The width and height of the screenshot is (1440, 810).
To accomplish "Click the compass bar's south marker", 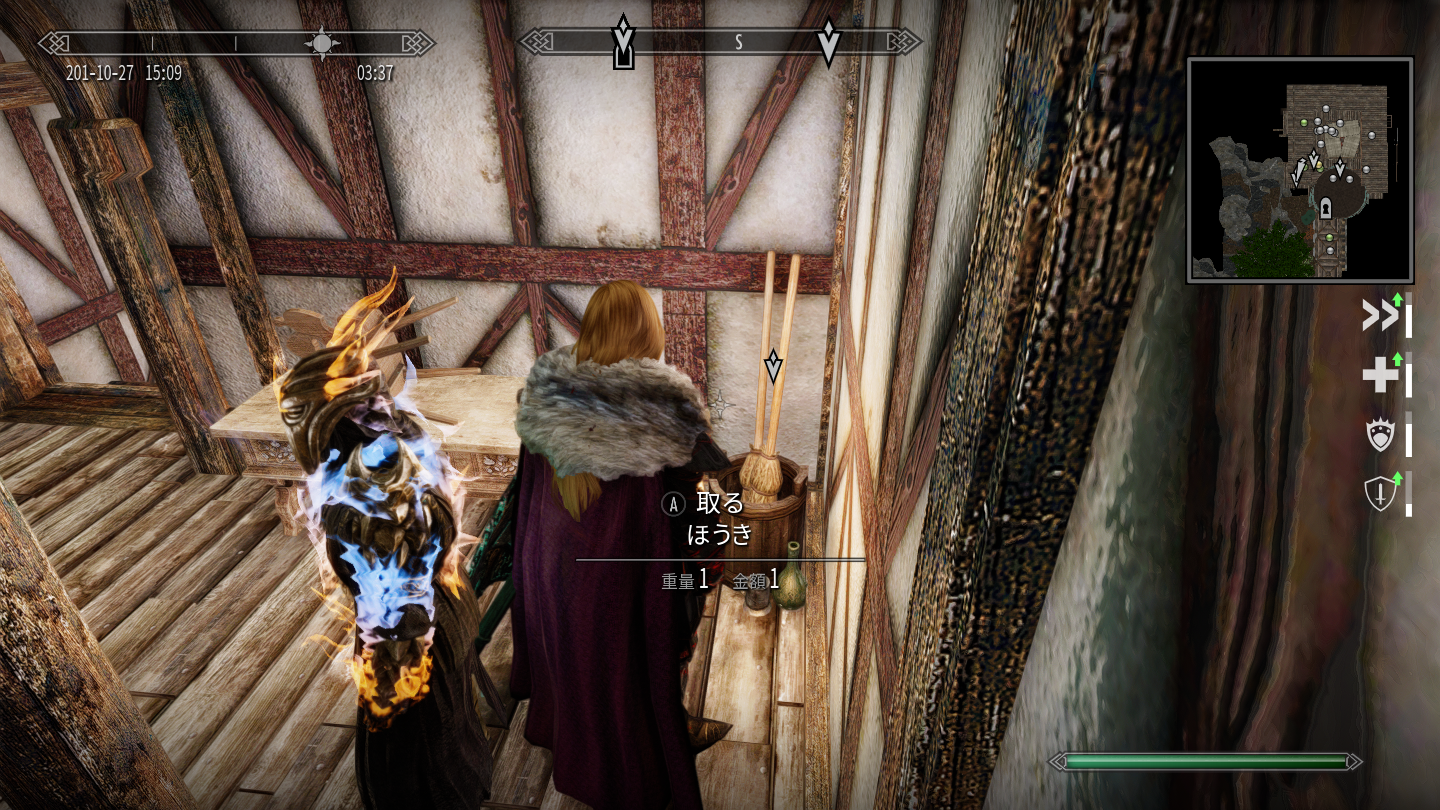I will coord(739,42).
